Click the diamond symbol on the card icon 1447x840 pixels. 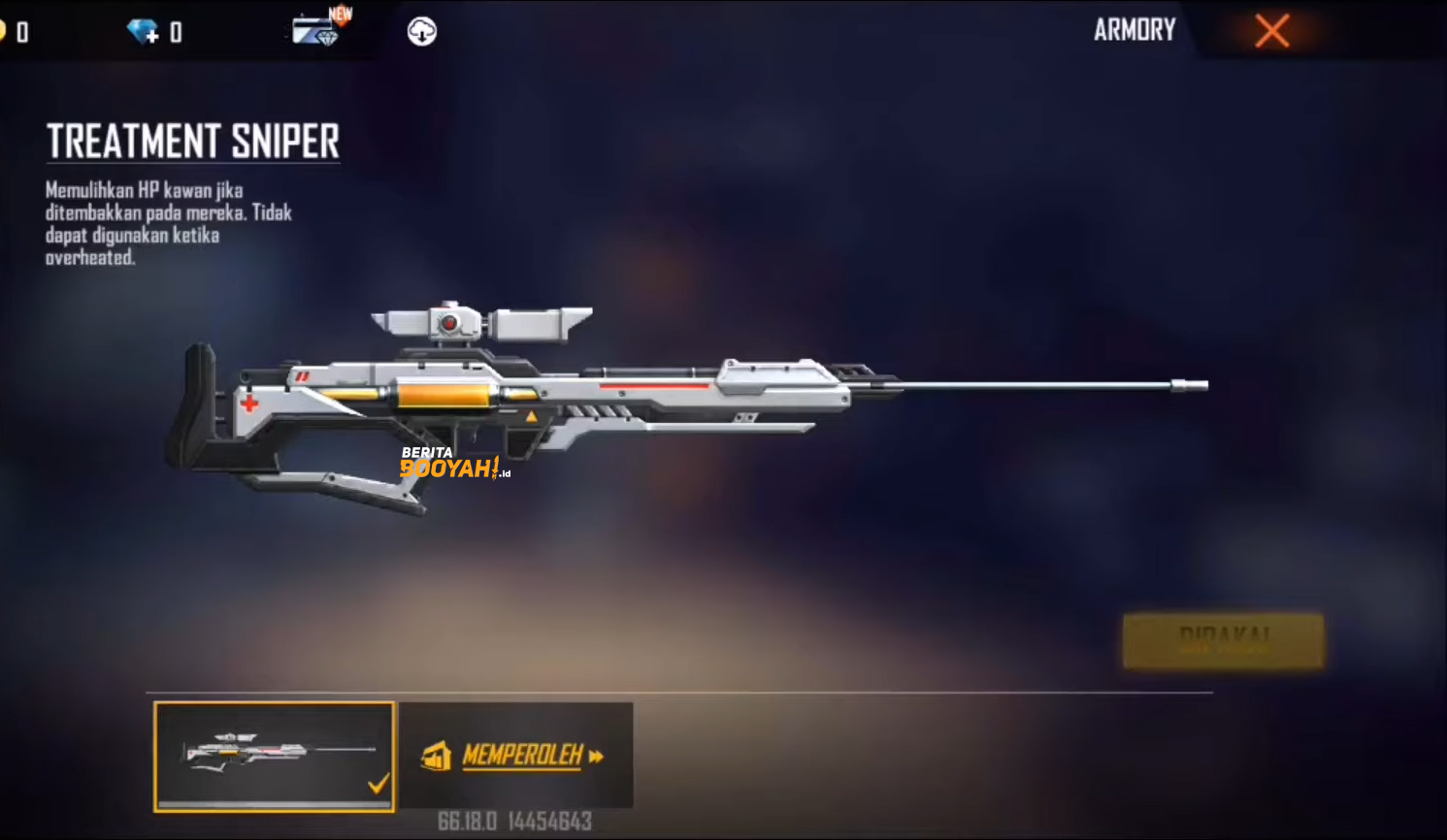pyautogui.click(x=329, y=39)
